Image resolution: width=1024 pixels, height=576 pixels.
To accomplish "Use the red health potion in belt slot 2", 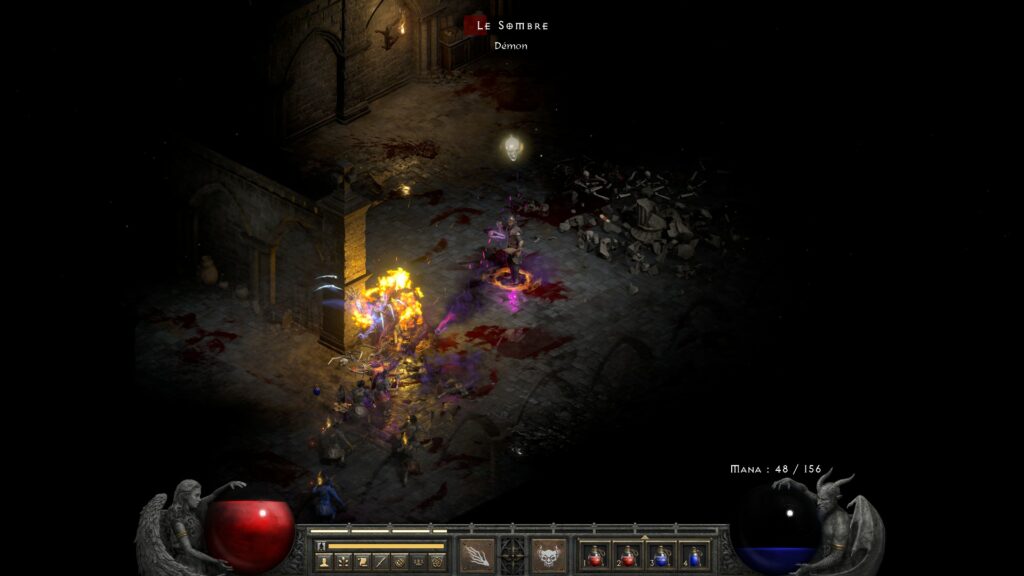I will click(x=629, y=555).
